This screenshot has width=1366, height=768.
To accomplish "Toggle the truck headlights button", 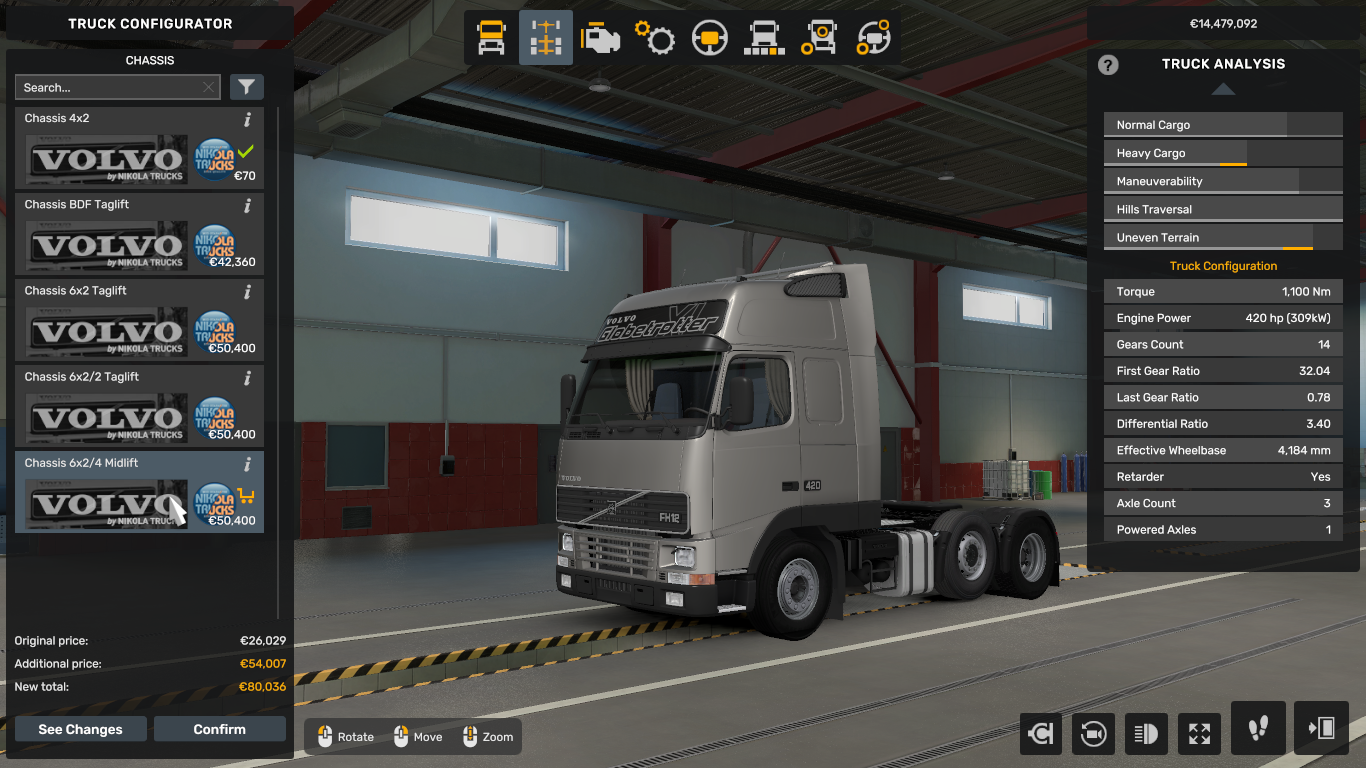I will [x=1146, y=734].
